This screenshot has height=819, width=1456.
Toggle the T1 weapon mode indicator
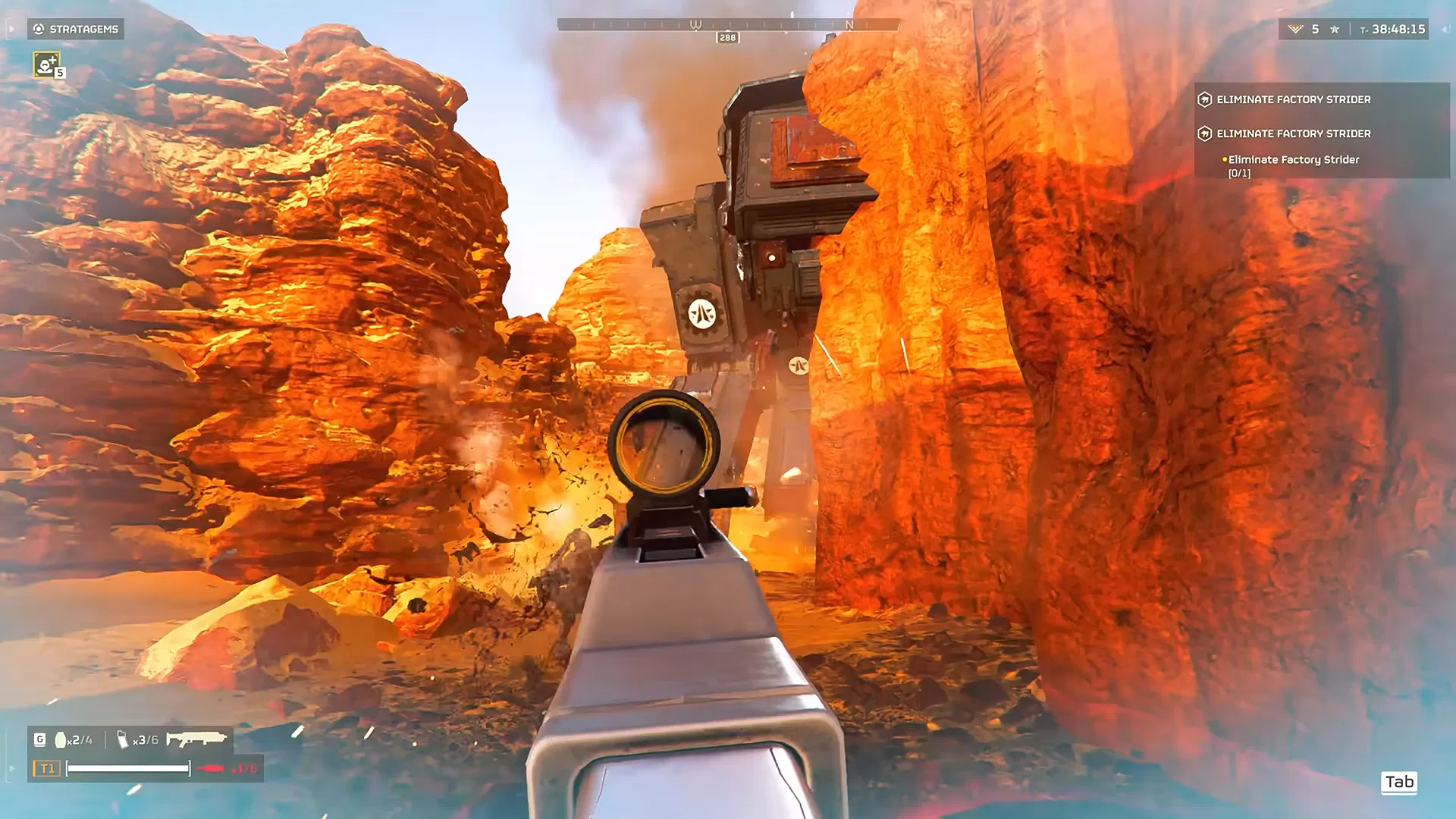click(45, 767)
